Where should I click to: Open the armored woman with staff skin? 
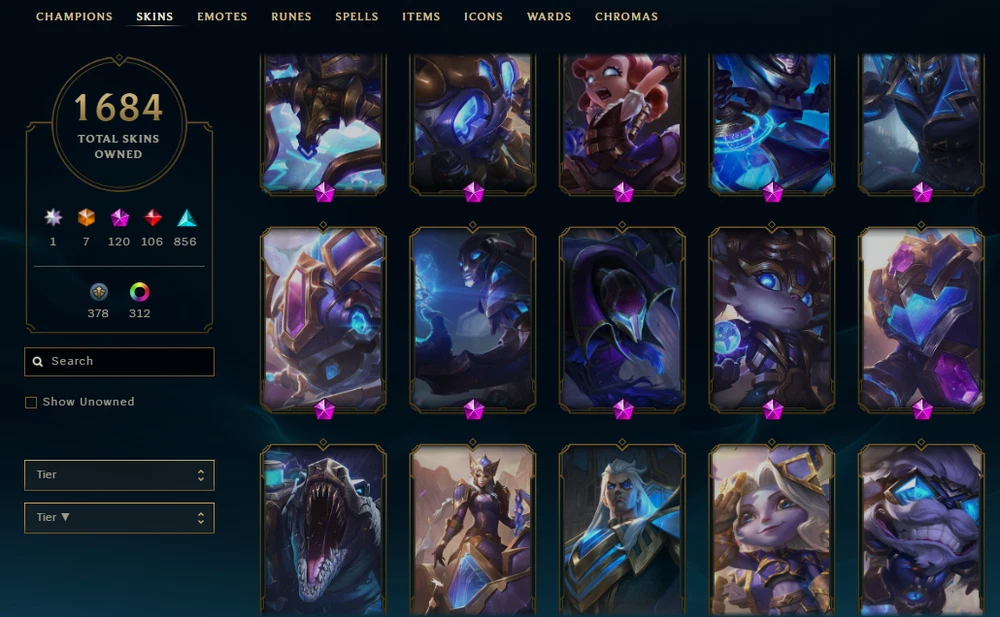473,530
